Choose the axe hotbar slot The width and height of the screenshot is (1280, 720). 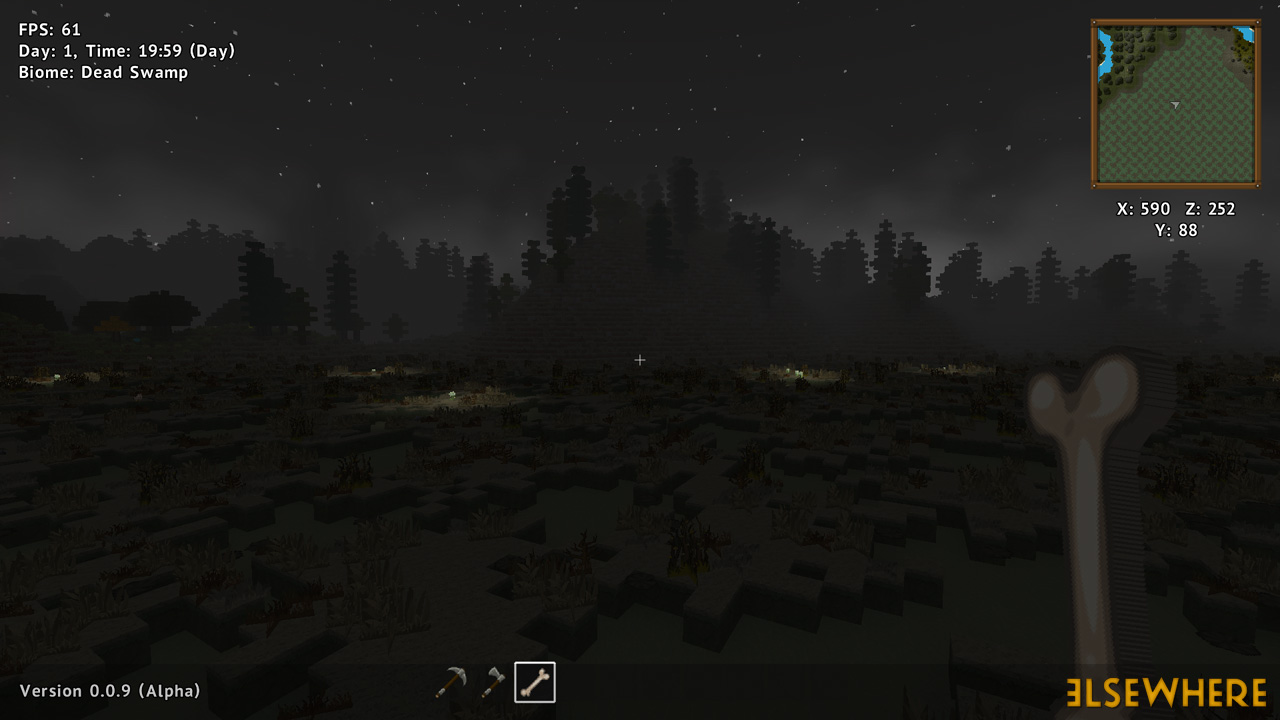click(493, 683)
